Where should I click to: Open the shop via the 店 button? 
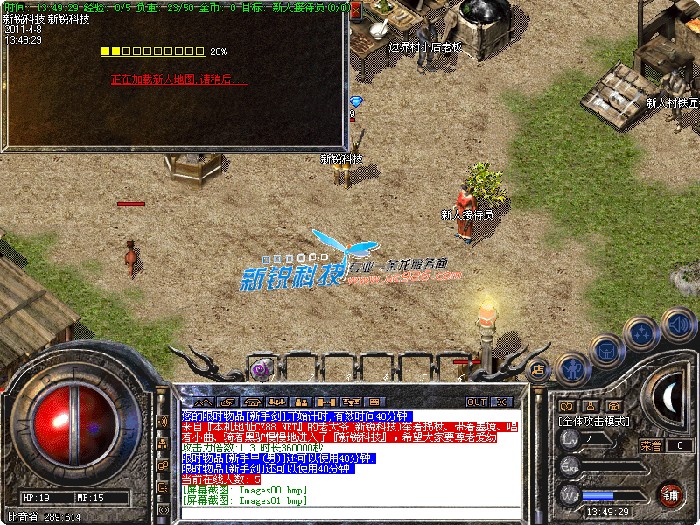pyautogui.click(x=538, y=369)
